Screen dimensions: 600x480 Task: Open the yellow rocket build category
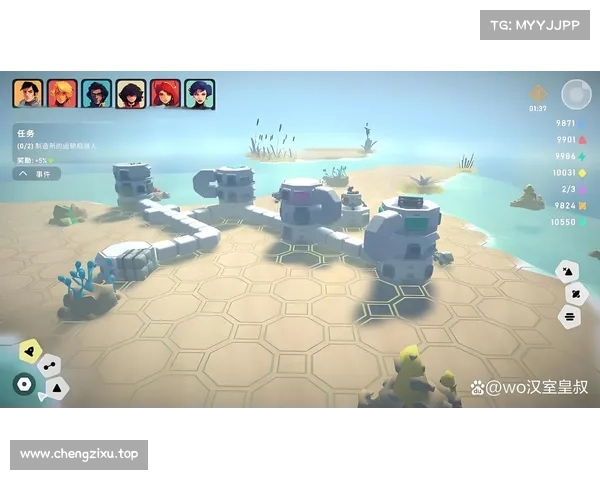pyautogui.click(x=30, y=350)
